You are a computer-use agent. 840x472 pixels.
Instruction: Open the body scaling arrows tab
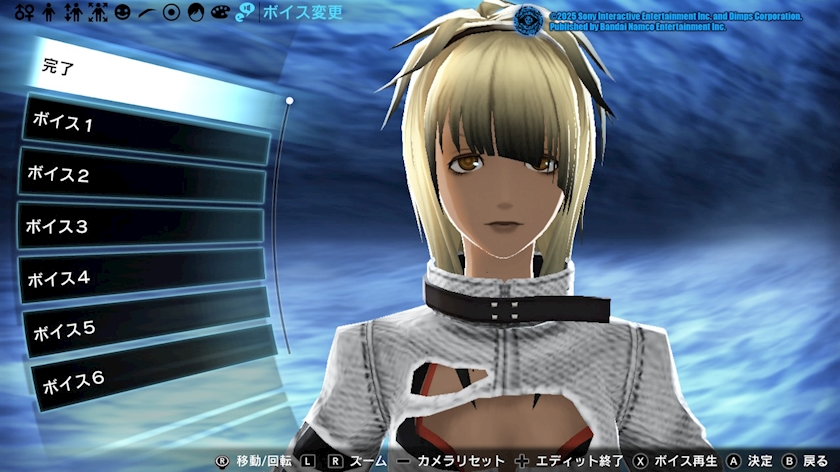98,13
